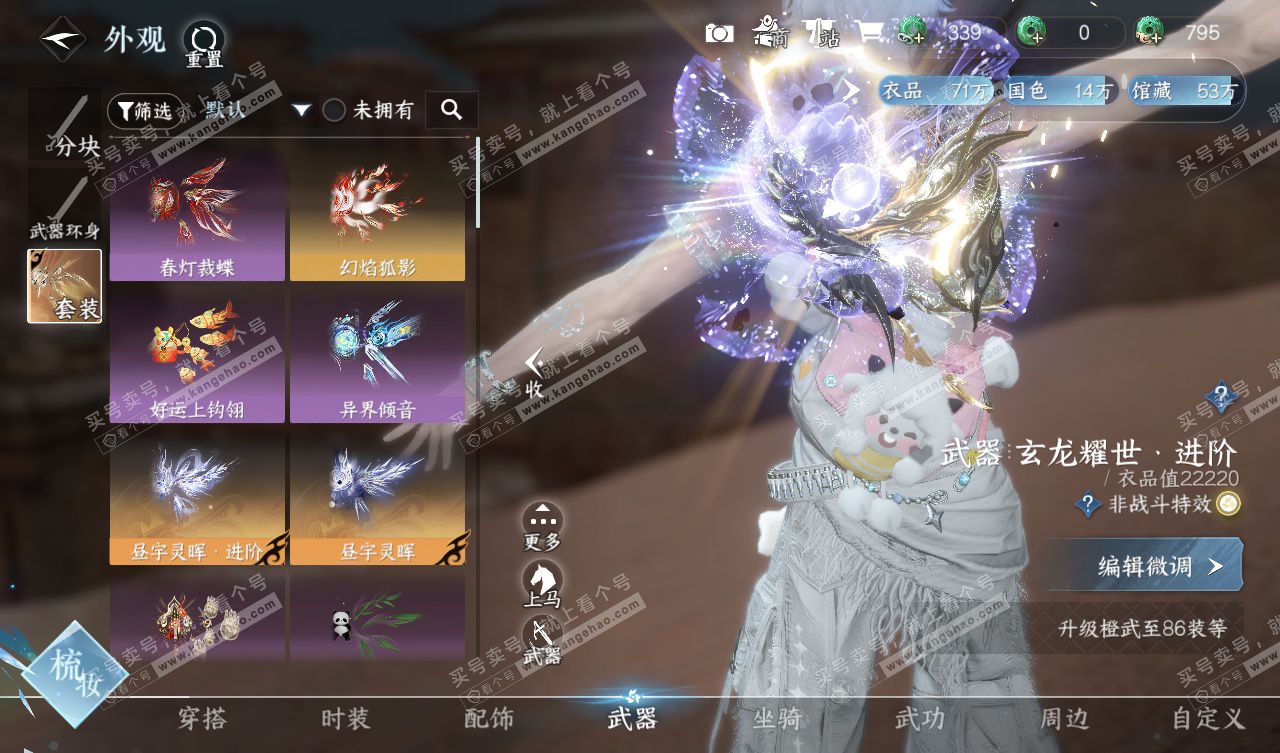Go back using the top-left arrow

pos(62,40)
